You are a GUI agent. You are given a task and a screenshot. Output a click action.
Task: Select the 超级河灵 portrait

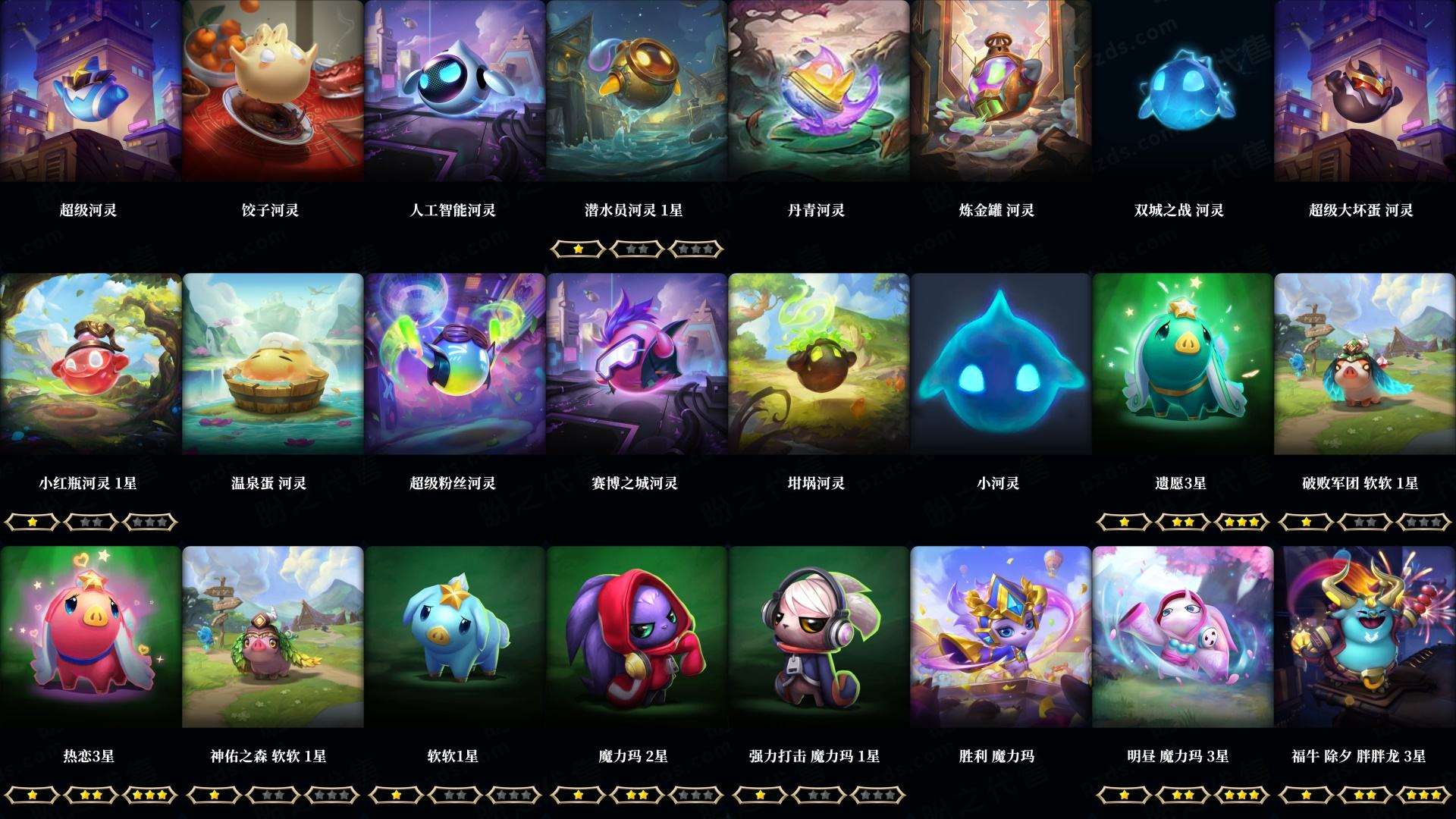(x=89, y=91)
